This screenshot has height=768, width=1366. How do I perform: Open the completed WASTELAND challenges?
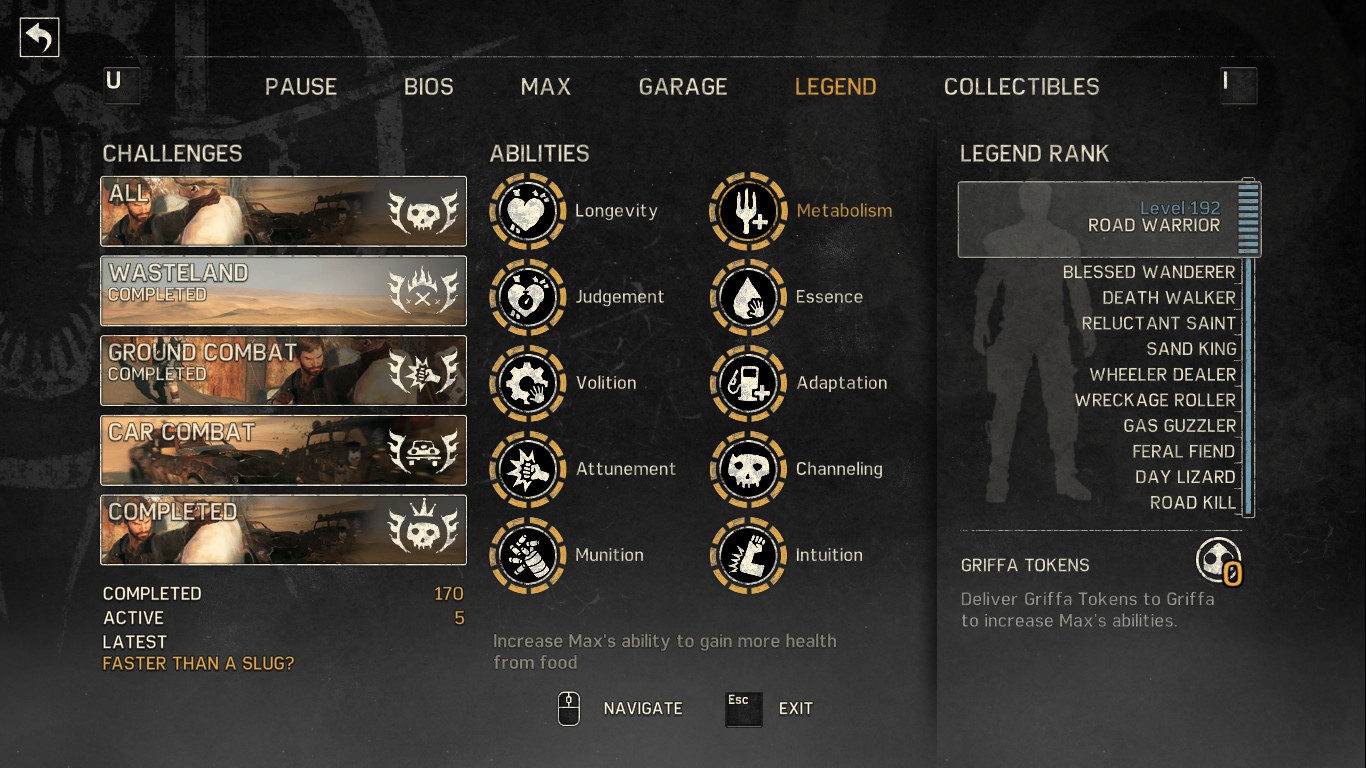click(283, 291)
